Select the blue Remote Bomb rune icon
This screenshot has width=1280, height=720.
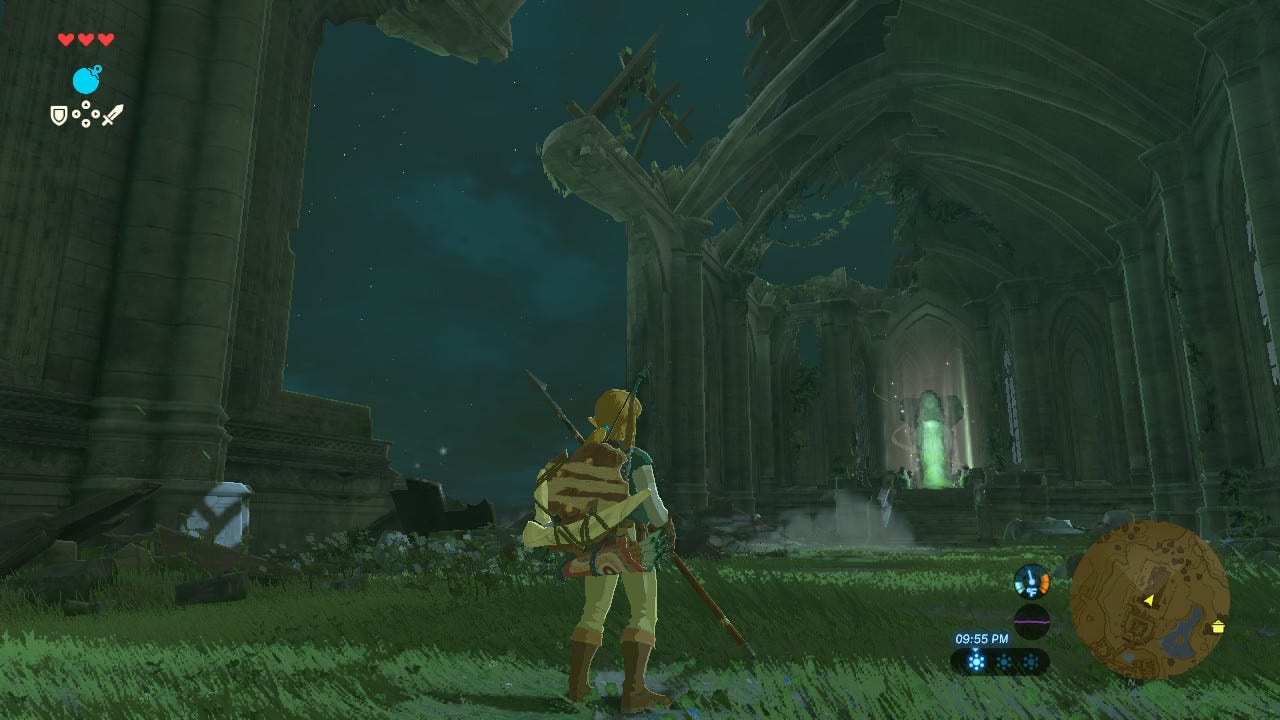click(86, 80)
